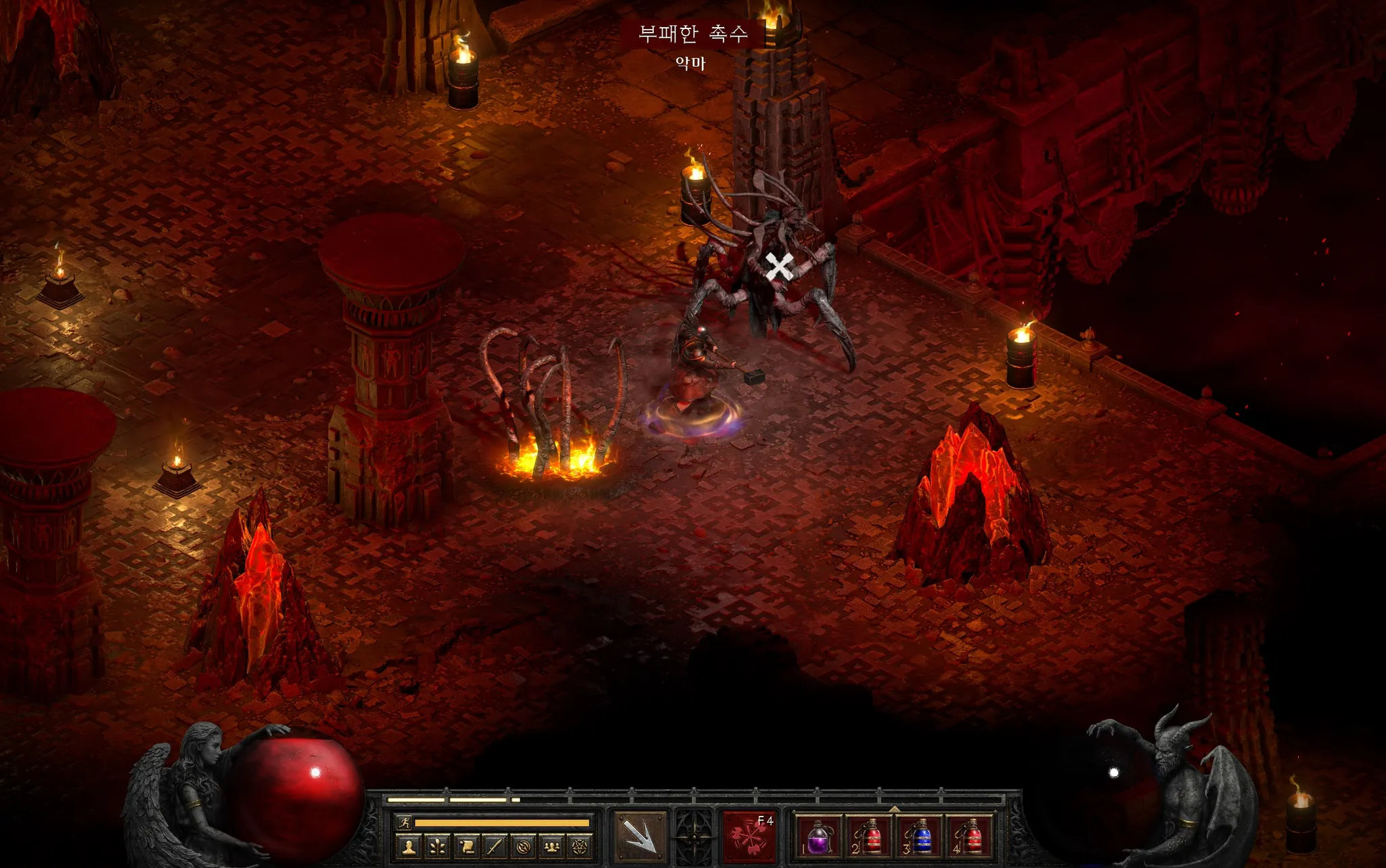Expand the belt with the small up arrow
The image size is (1386, 868).
click(895, 808)
